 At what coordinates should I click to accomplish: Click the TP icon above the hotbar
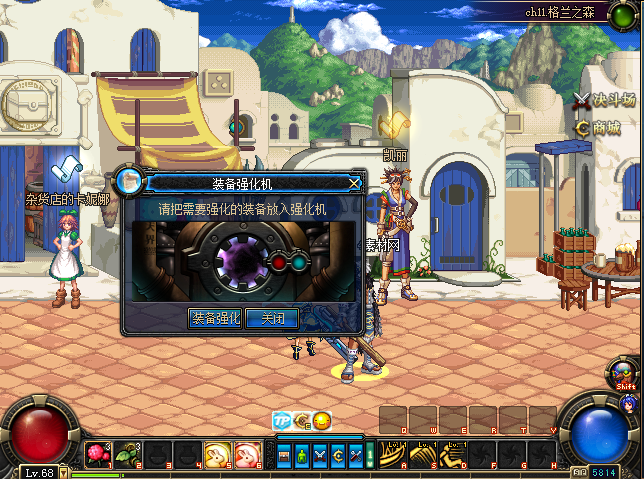(x=282, y=421)
